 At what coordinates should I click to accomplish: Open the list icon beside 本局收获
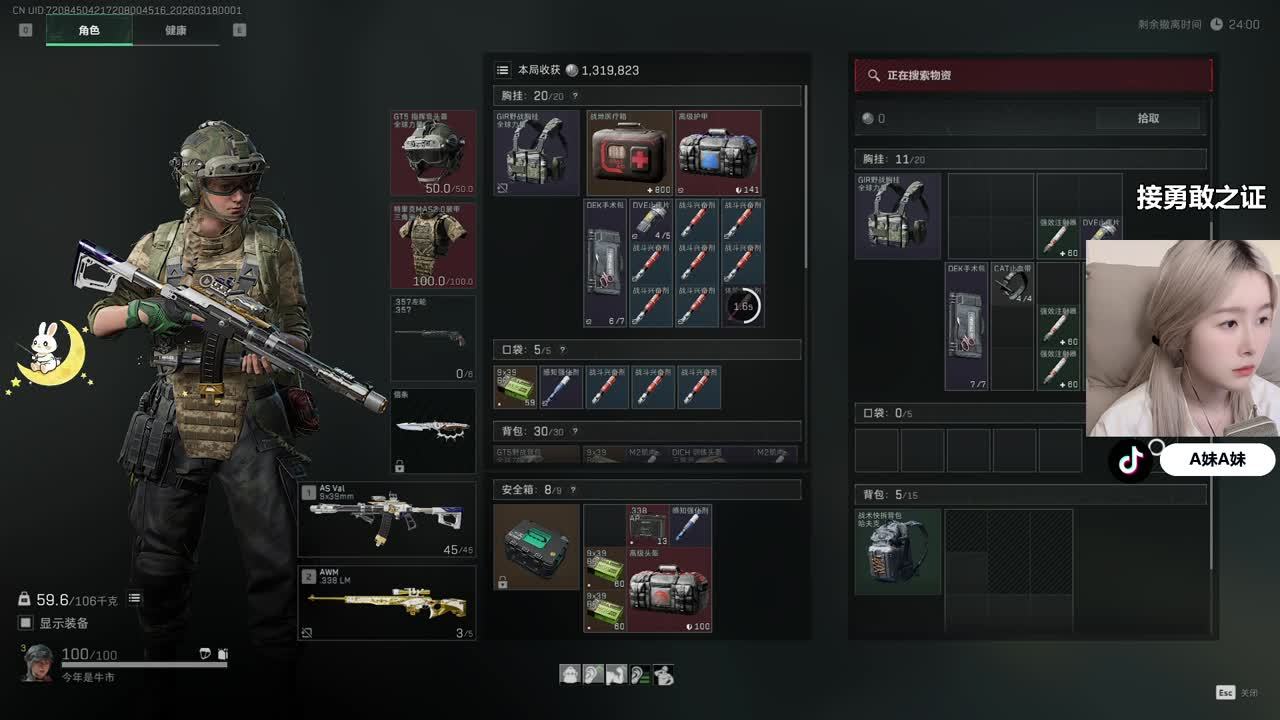503,70
